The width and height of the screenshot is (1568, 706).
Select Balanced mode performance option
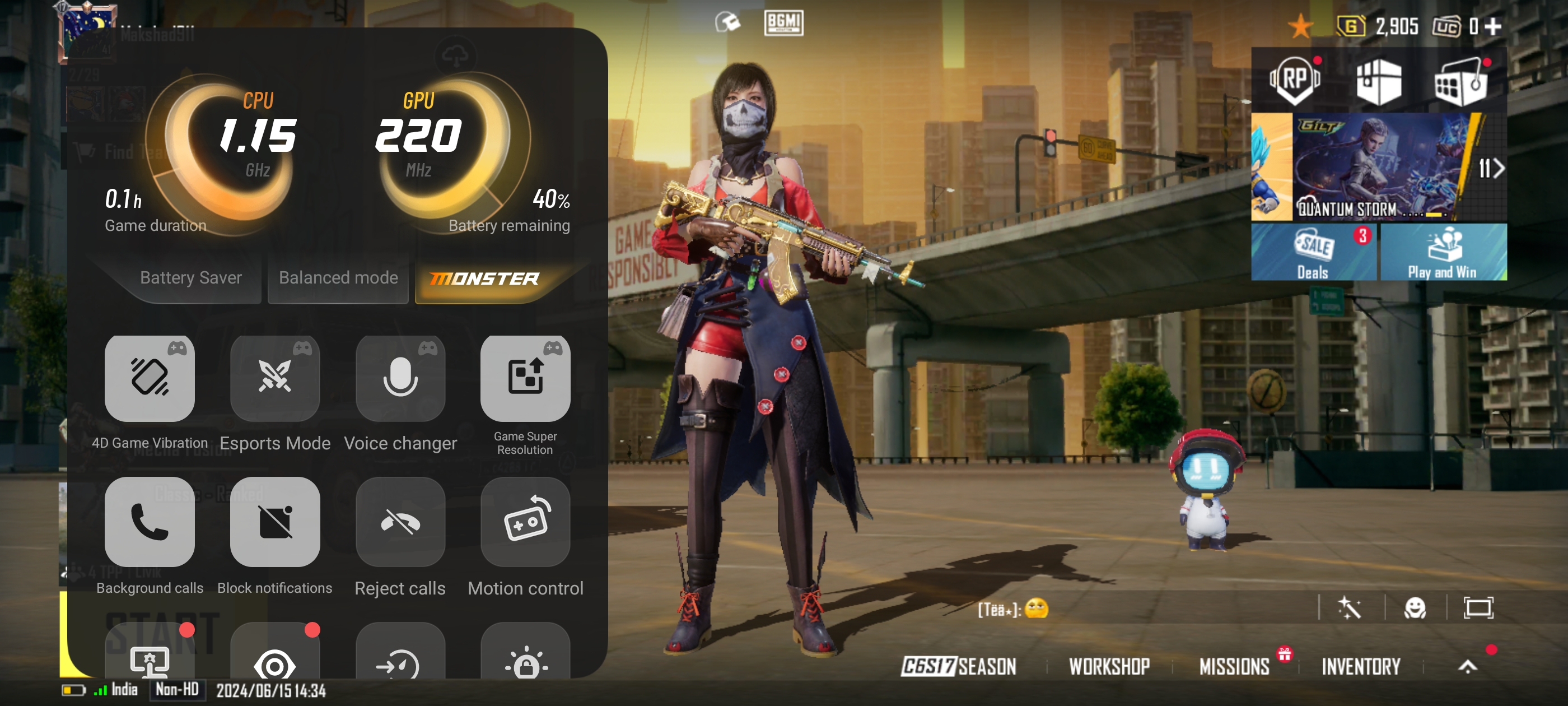[338, 278]
